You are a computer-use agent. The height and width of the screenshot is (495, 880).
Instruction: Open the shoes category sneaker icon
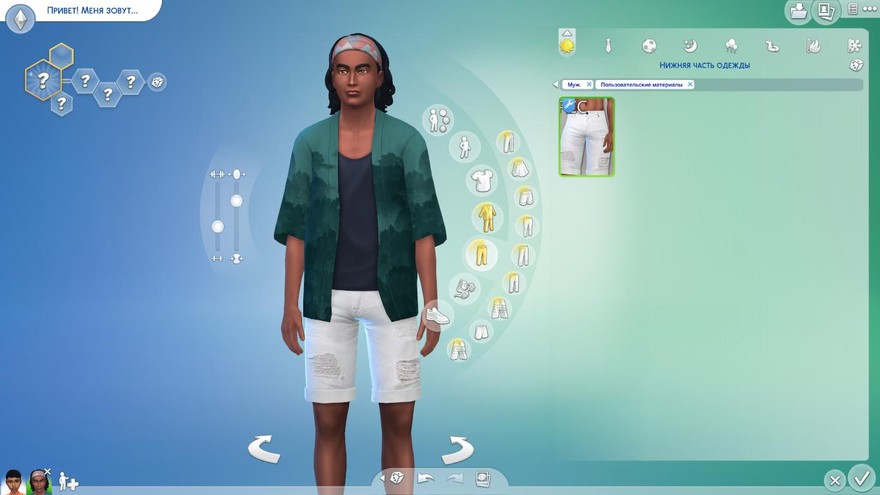point(436,315)
